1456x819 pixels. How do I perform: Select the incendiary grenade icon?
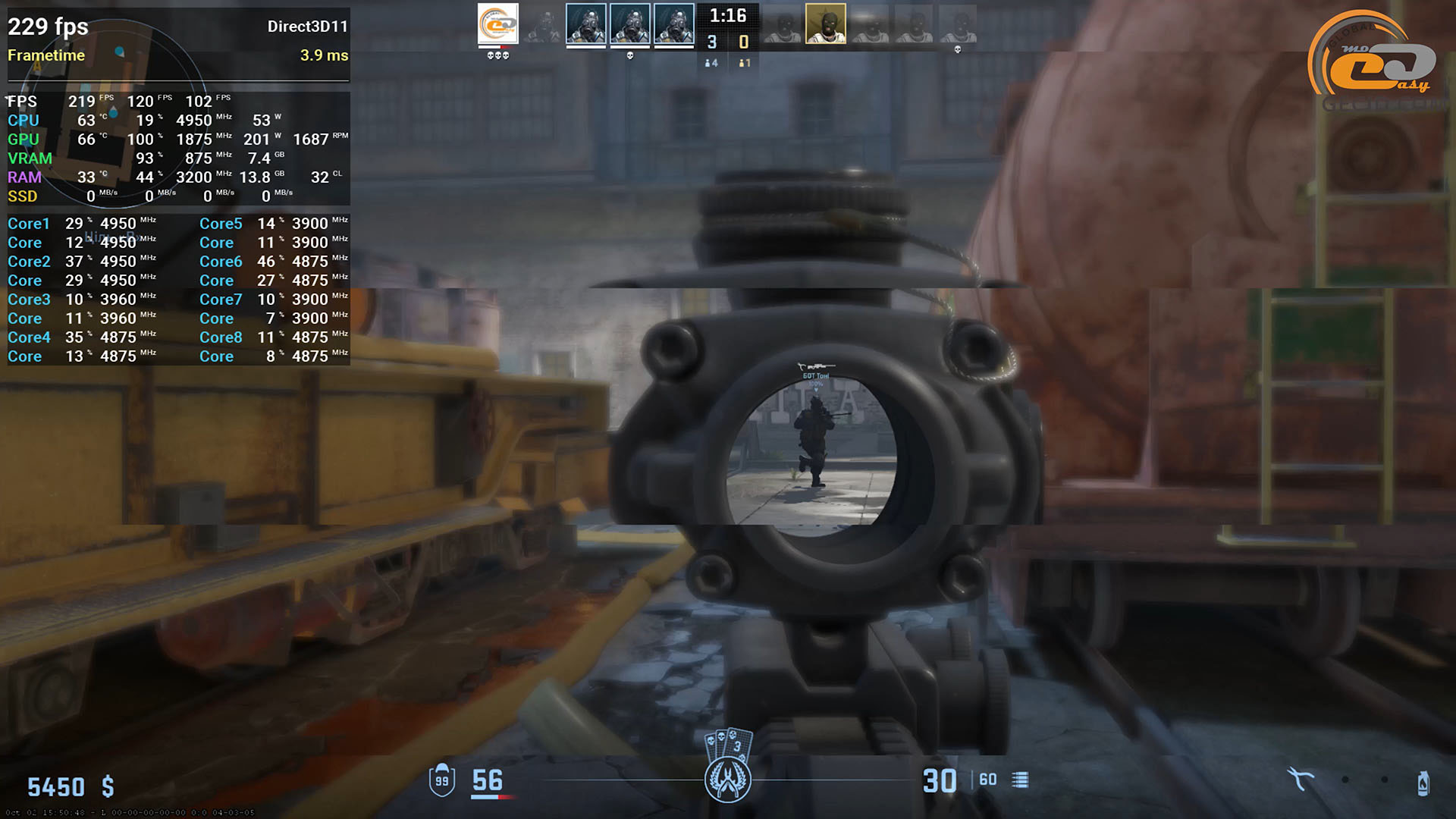1423,782
